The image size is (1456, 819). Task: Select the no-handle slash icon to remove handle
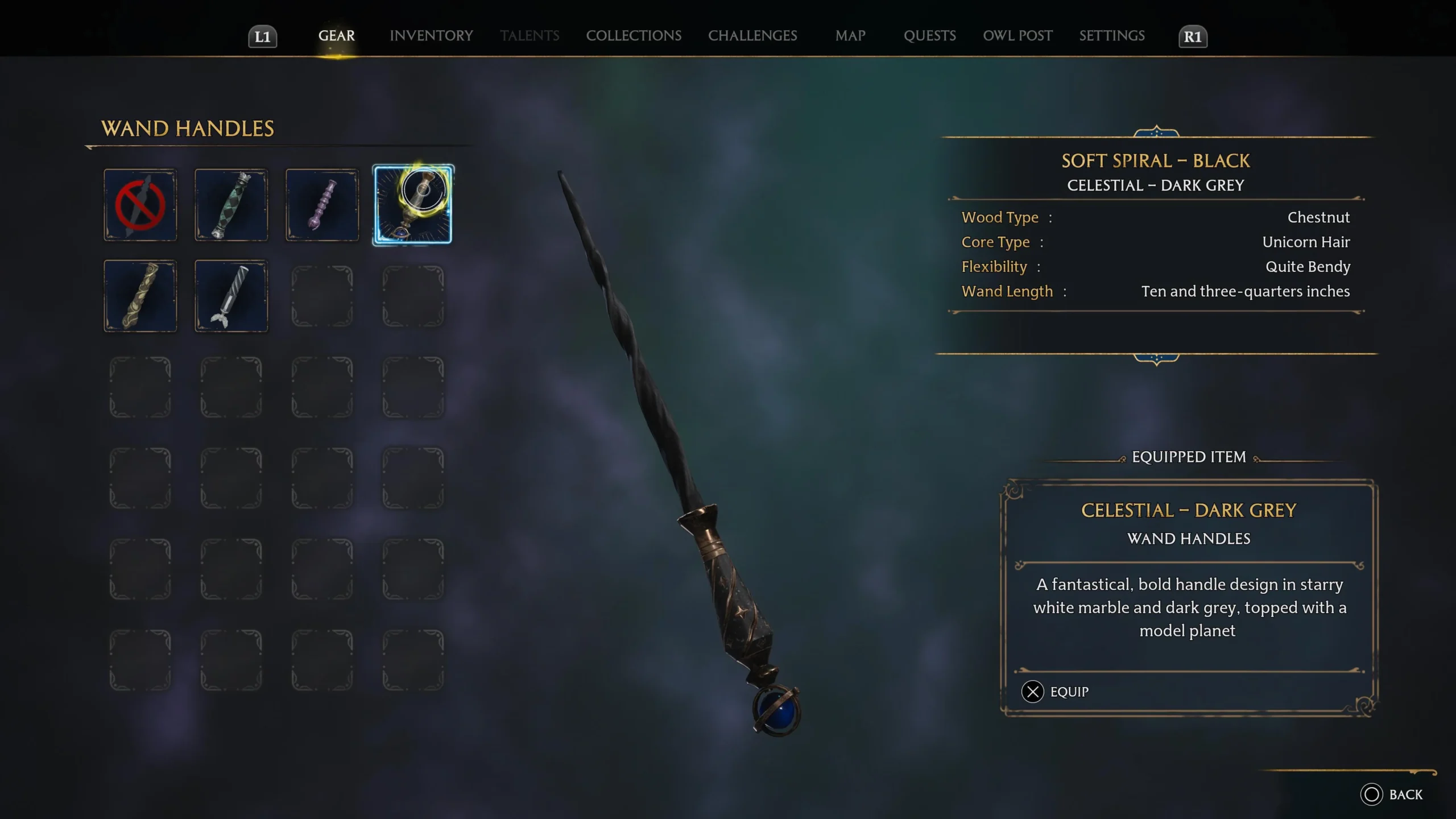140,205
